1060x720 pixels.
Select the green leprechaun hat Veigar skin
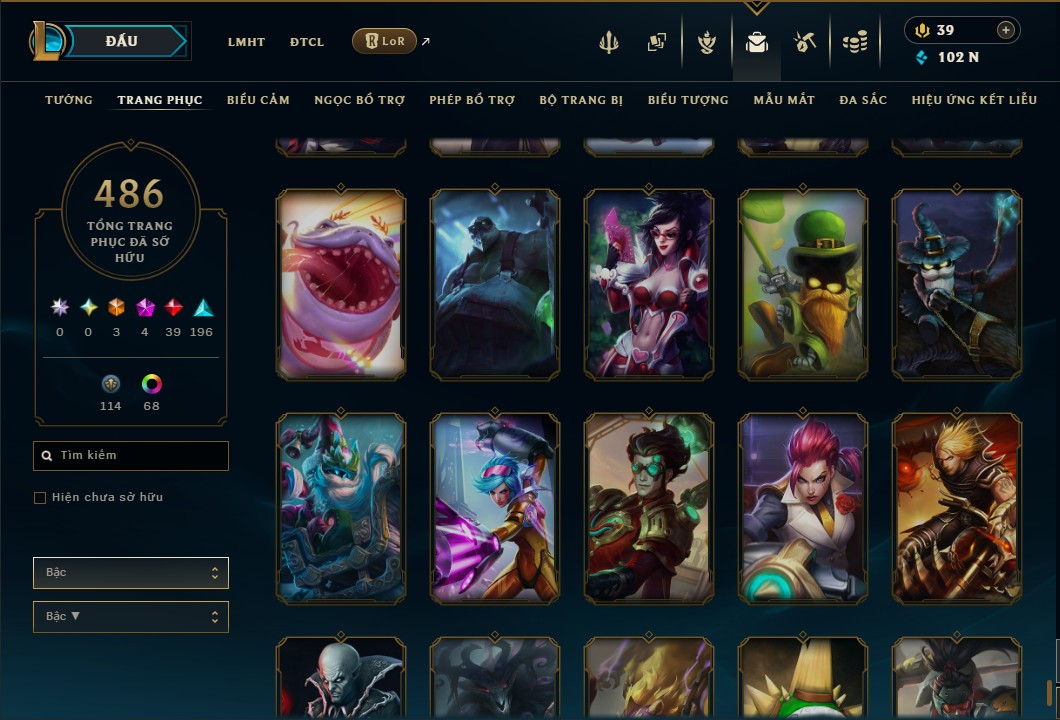coord(803,285)
